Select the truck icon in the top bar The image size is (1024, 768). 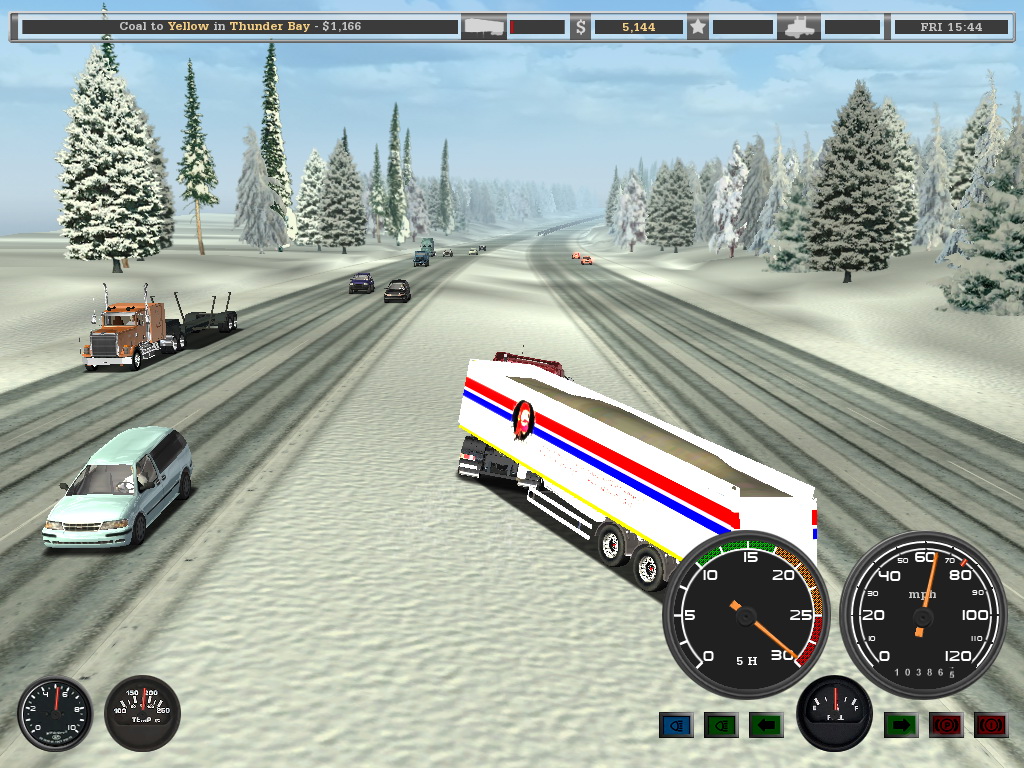800,27
